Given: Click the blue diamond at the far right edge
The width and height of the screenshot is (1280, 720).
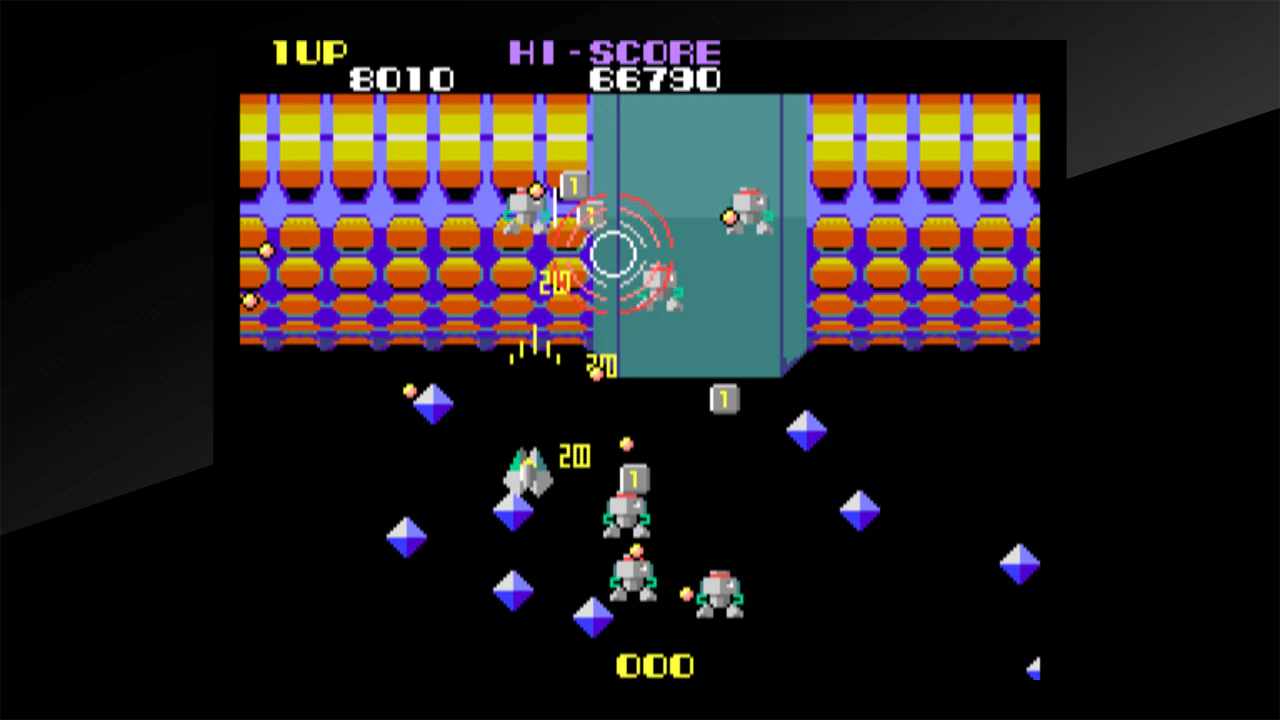Looking at the screenshot, I should (1020, 565).
